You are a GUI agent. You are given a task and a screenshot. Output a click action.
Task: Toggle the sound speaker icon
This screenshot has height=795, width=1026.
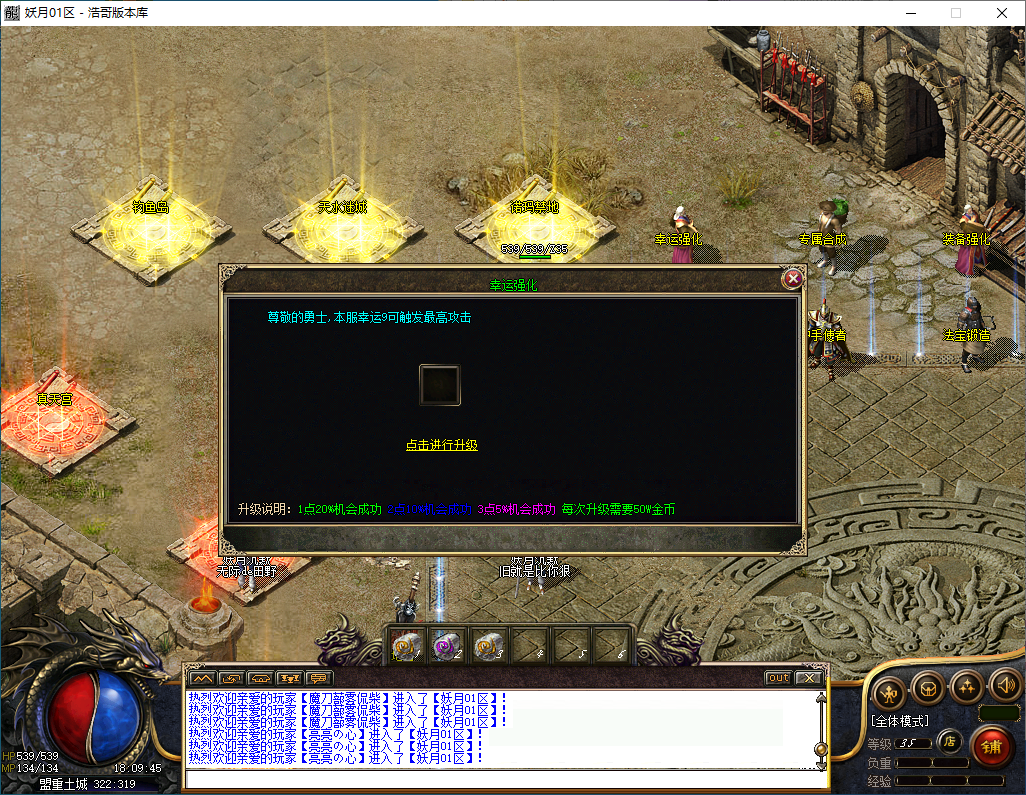coord(1004,686)
